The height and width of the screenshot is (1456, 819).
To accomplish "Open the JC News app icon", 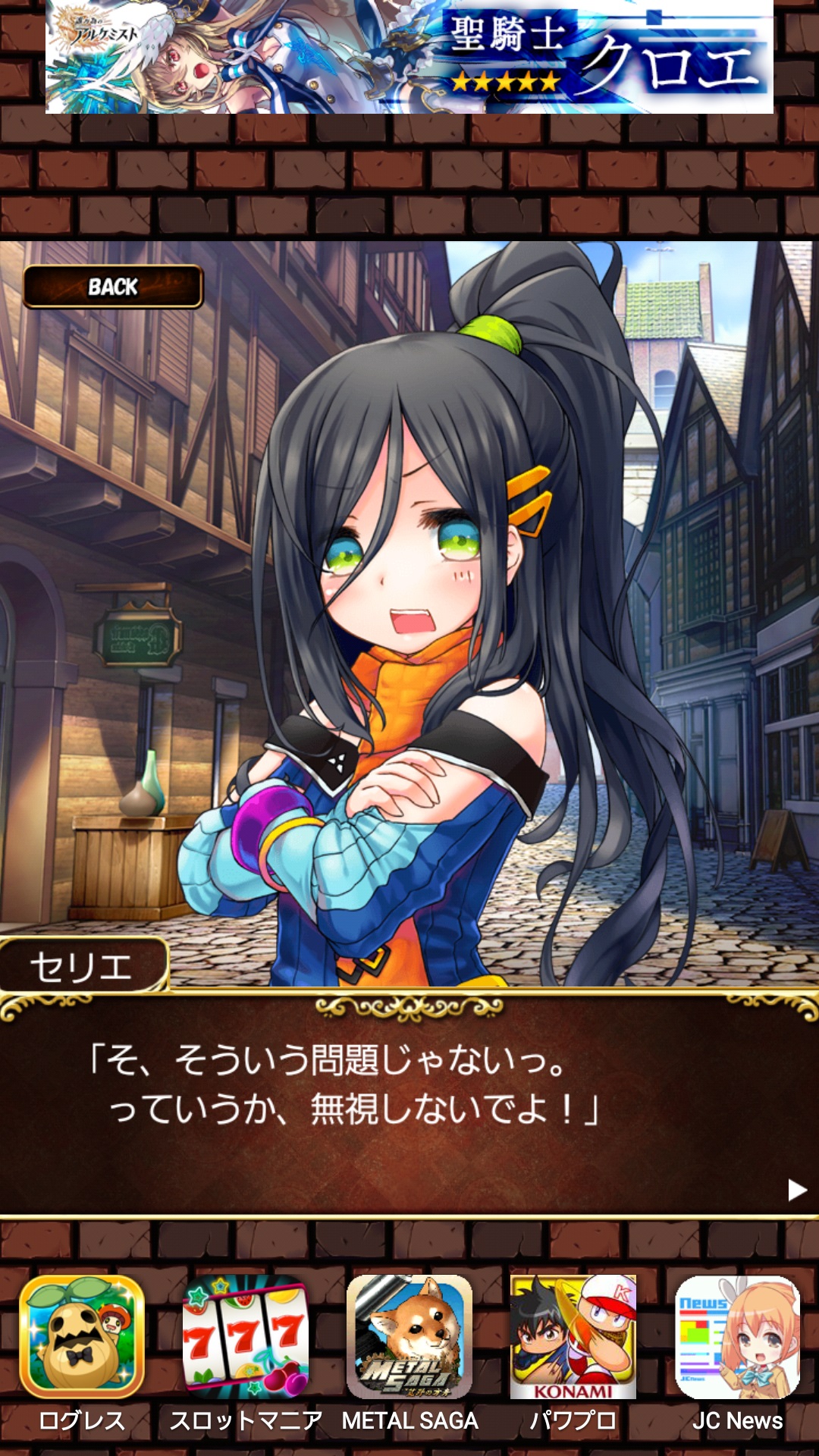I will click(x=737, y=1337).
